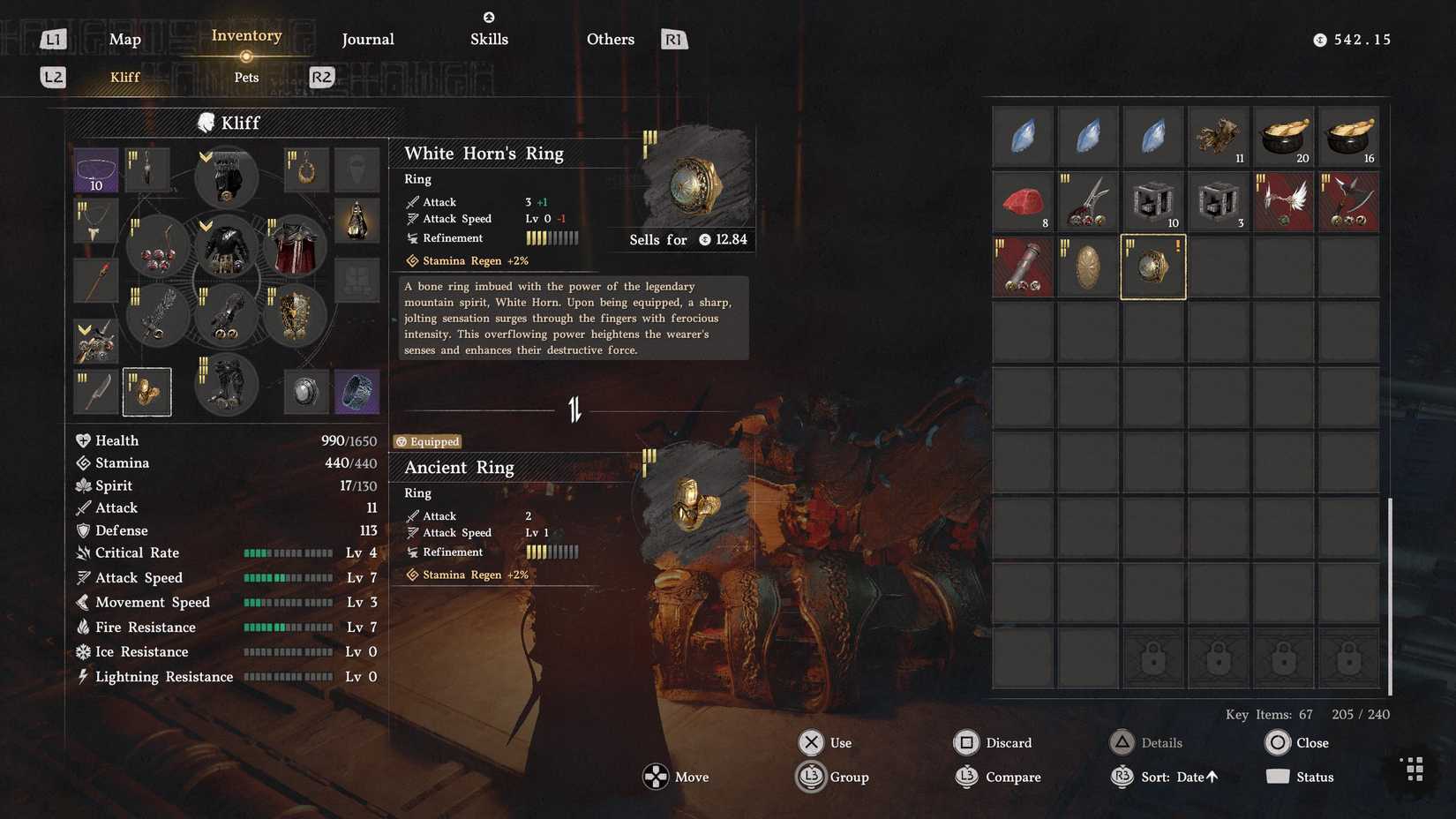Click the equipped necklace slot showing 10
This screenshot has height=819, width=1456.
pyautogui.click(x=95, y=169)
